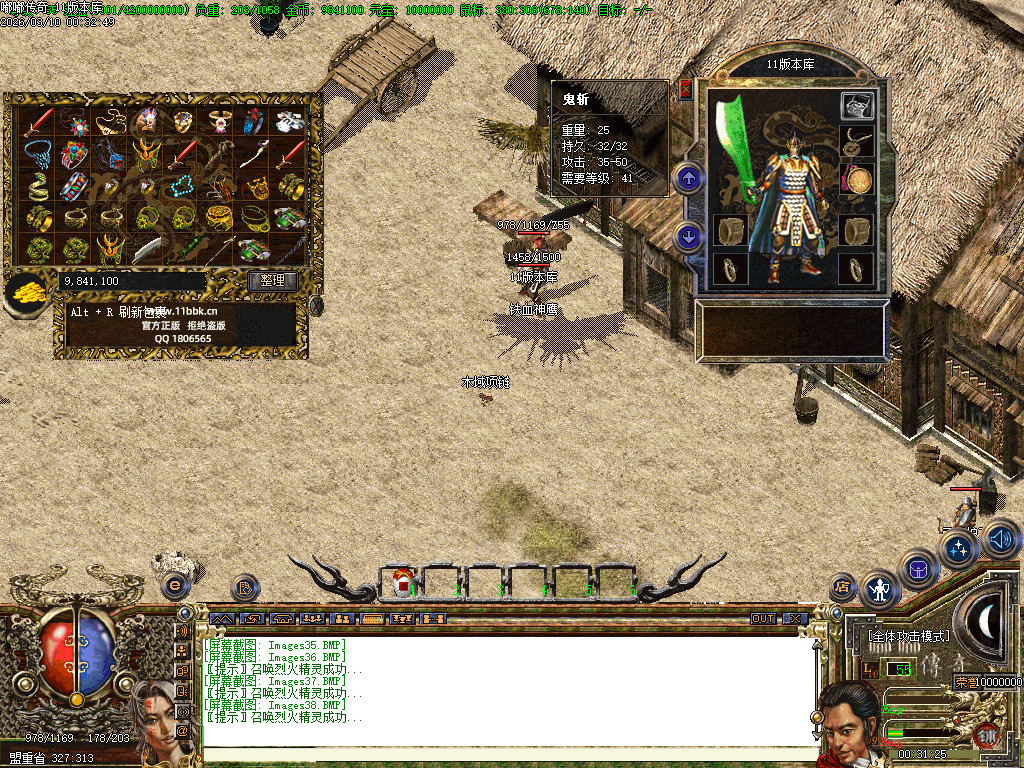
Task: Open the 店 shop round button
Action: (x=842, y=587)
